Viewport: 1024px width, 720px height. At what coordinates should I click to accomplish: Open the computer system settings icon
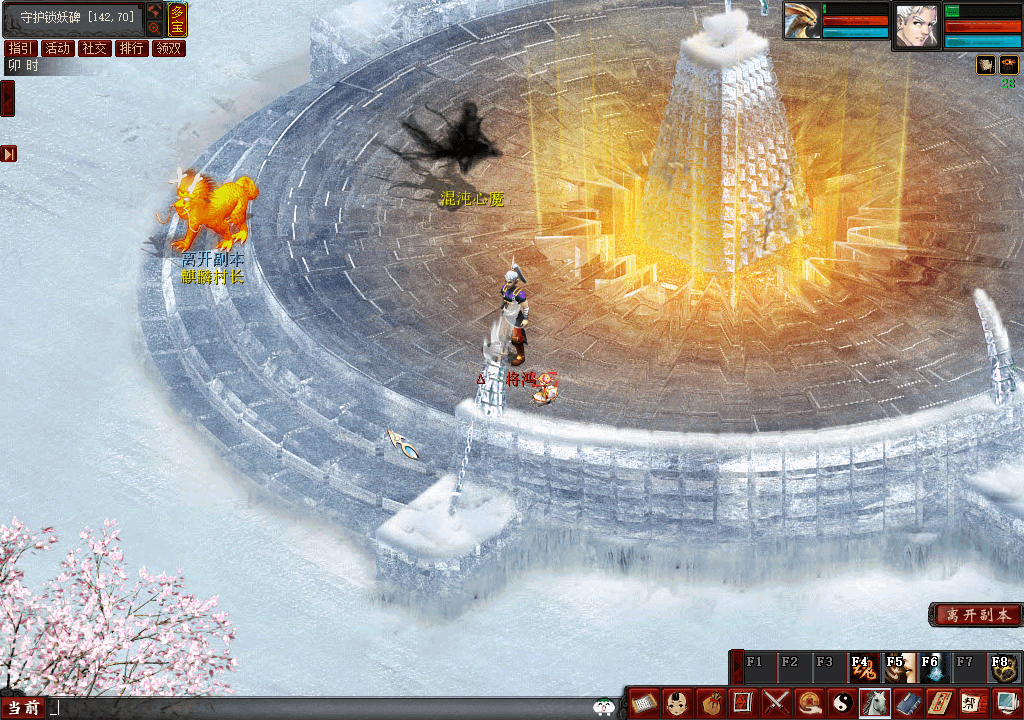click(1004, 703)
